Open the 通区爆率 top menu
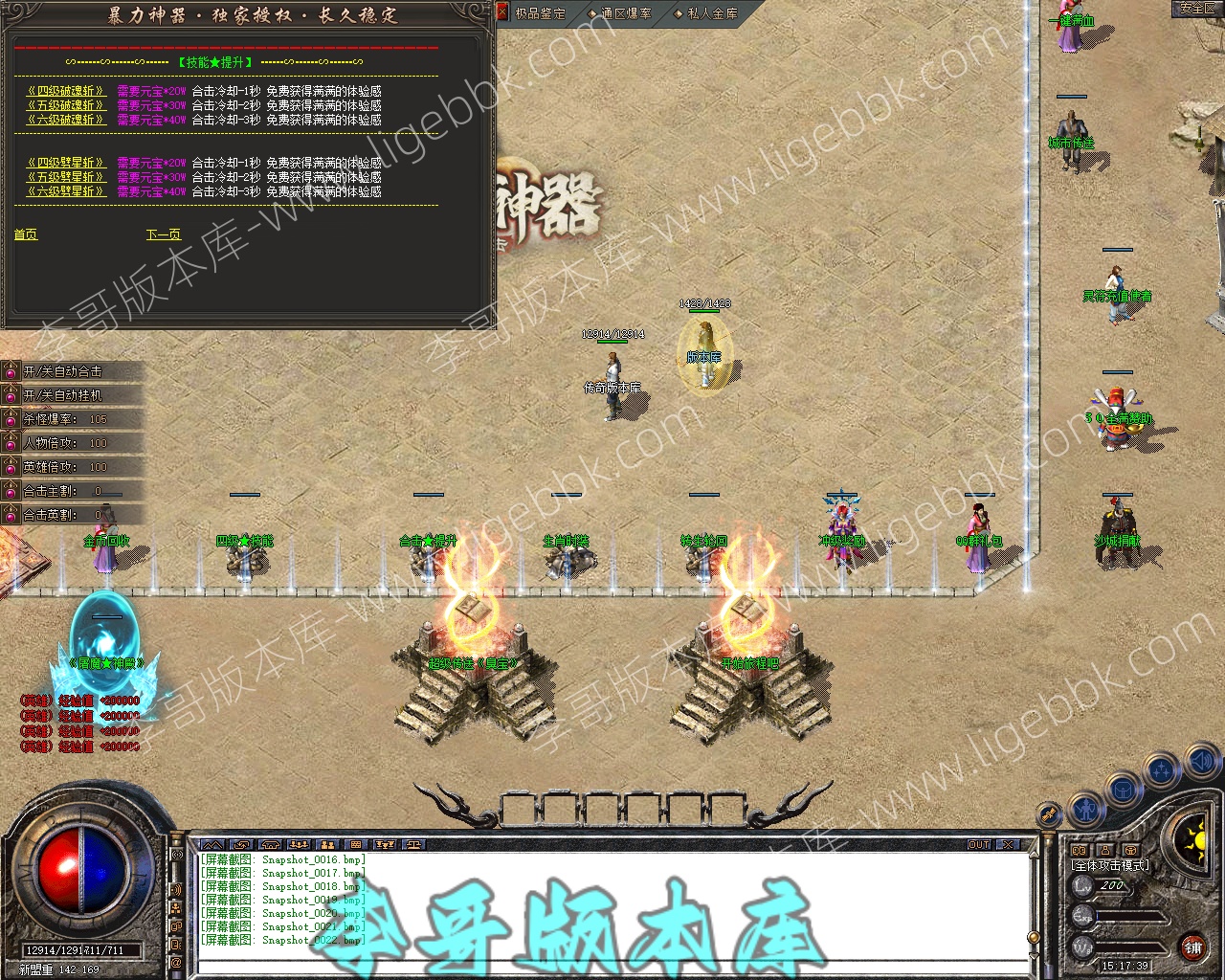This screenshot has height=980, width=1225. (627, 13)
